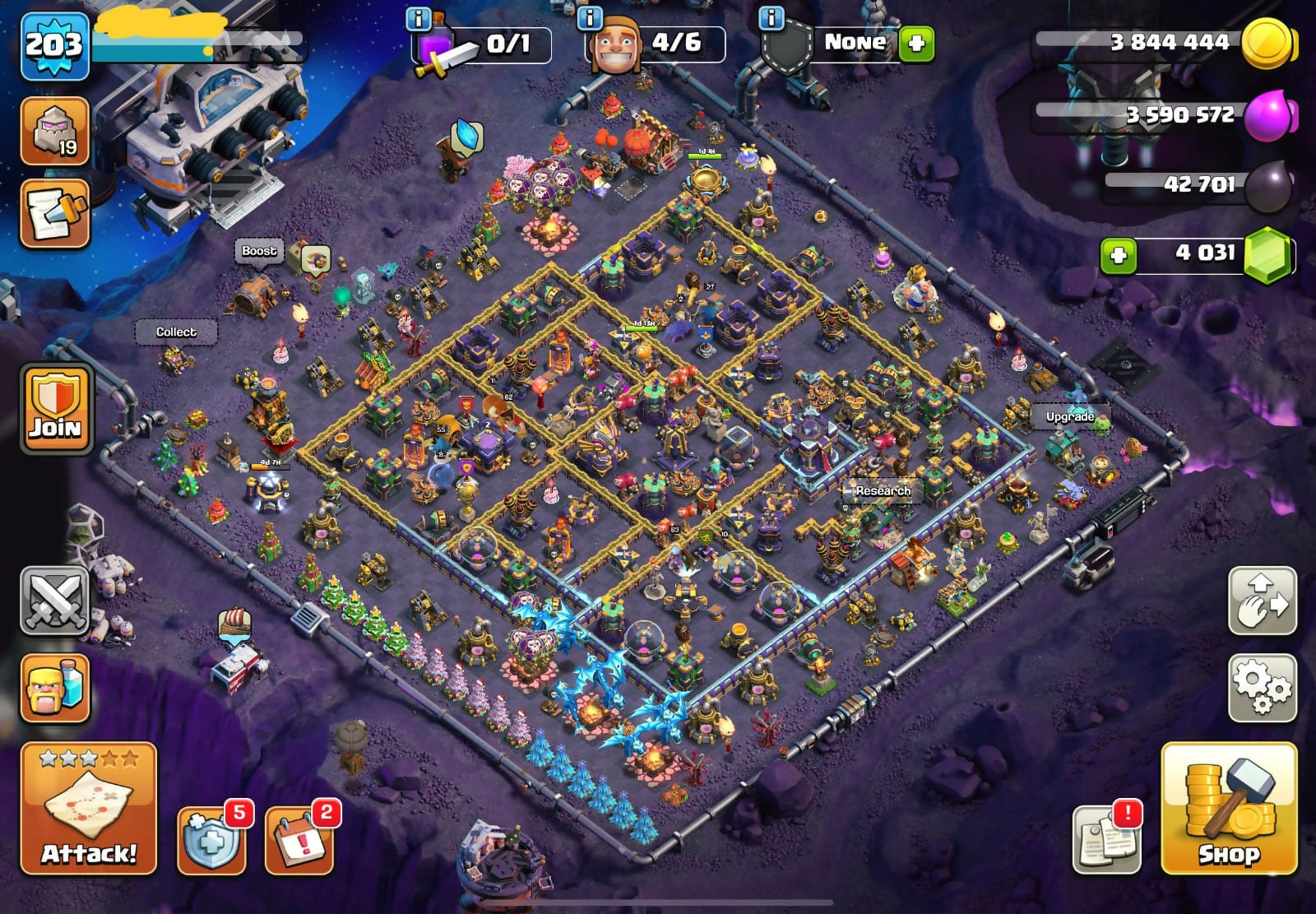
Task: Open the scroll and hammer button
Action: pos(54,214)
